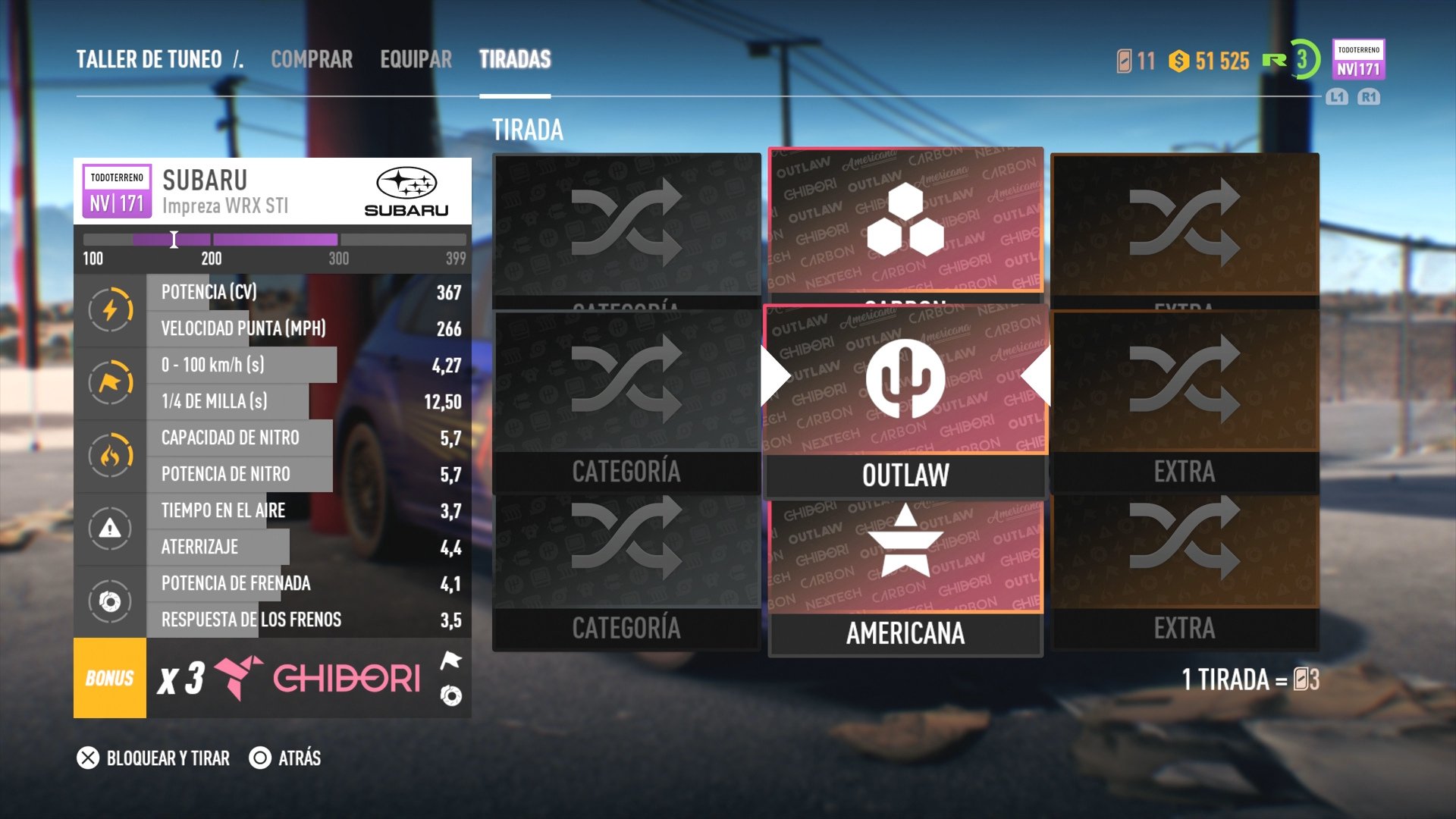Switch to the COMPRAR tab
Viewport: 1456px width, 819px height.
(x=312, y=59)
